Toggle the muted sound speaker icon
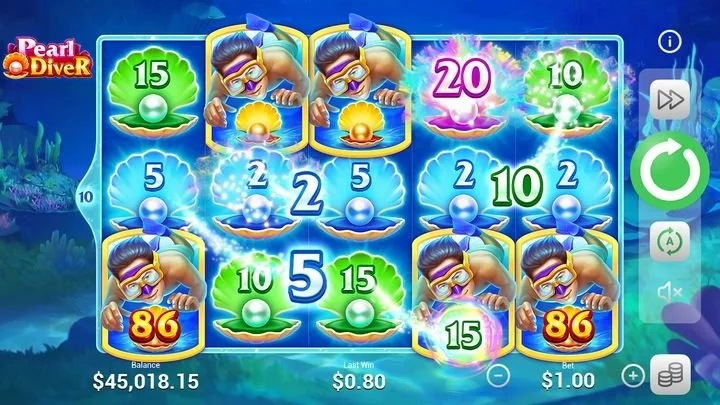 click(x=669, y=291)
